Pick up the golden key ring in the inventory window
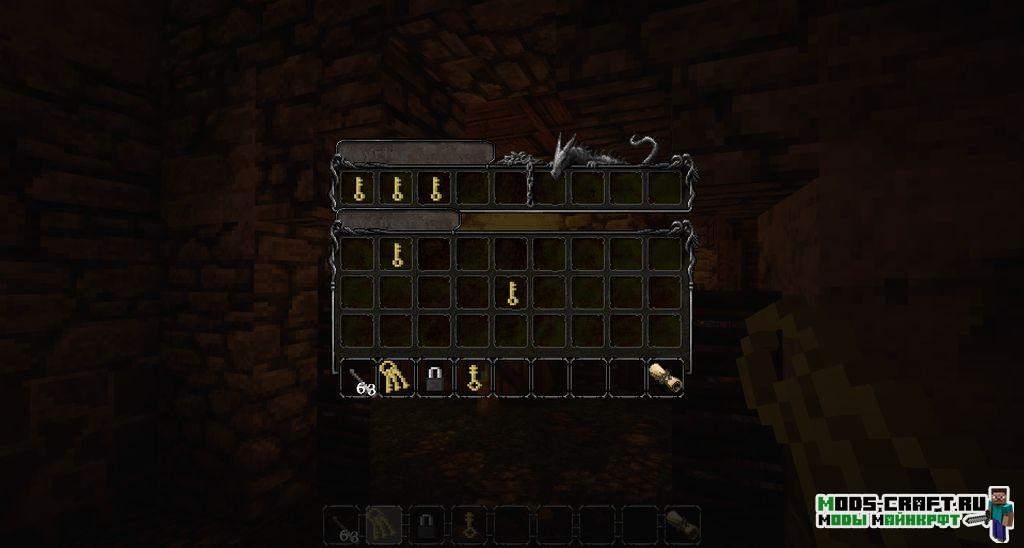The width and height of the screenshot is (1024, 548). tap(396, 377)
